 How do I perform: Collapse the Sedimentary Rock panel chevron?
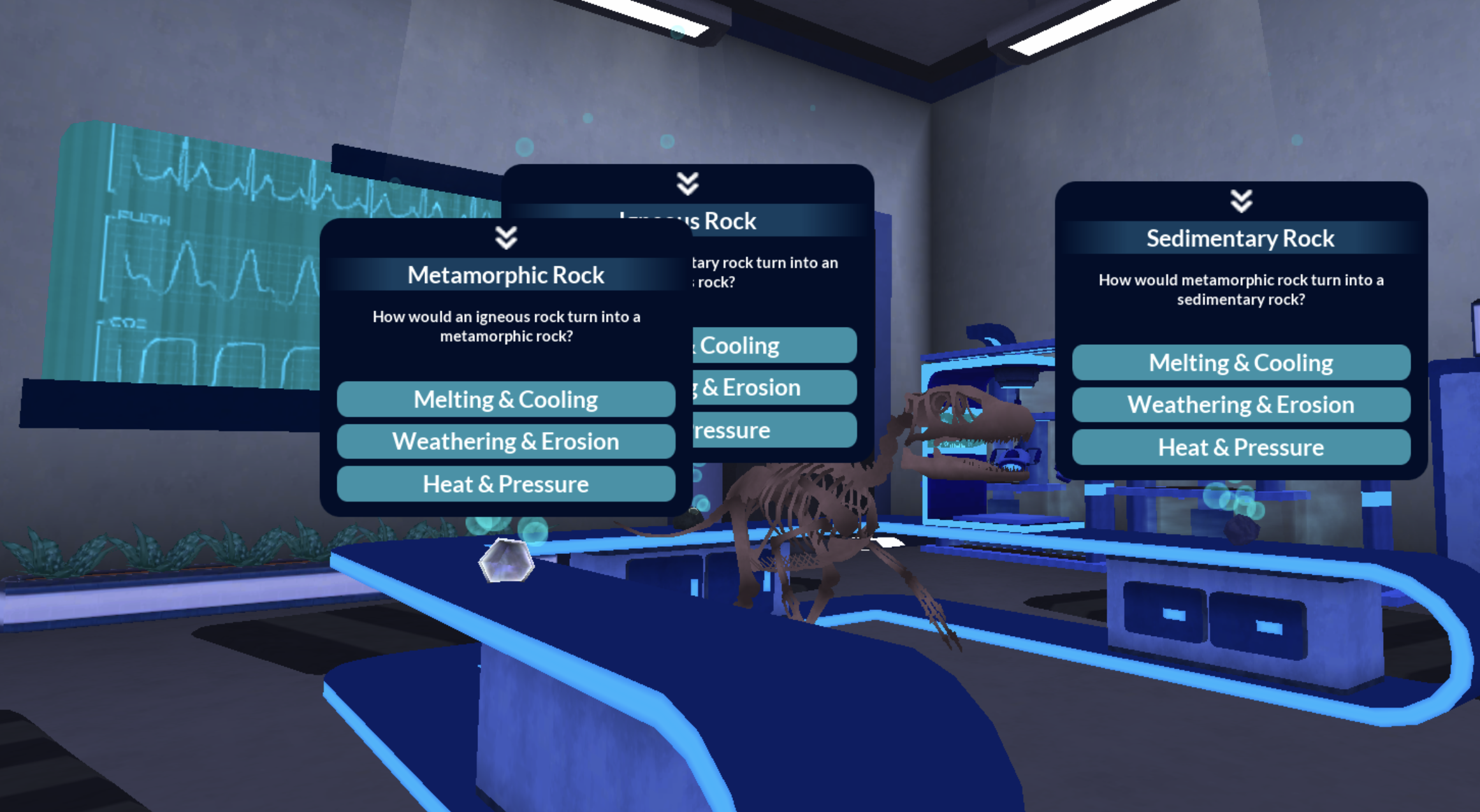pyautogui.click(x=1241, y=201)
